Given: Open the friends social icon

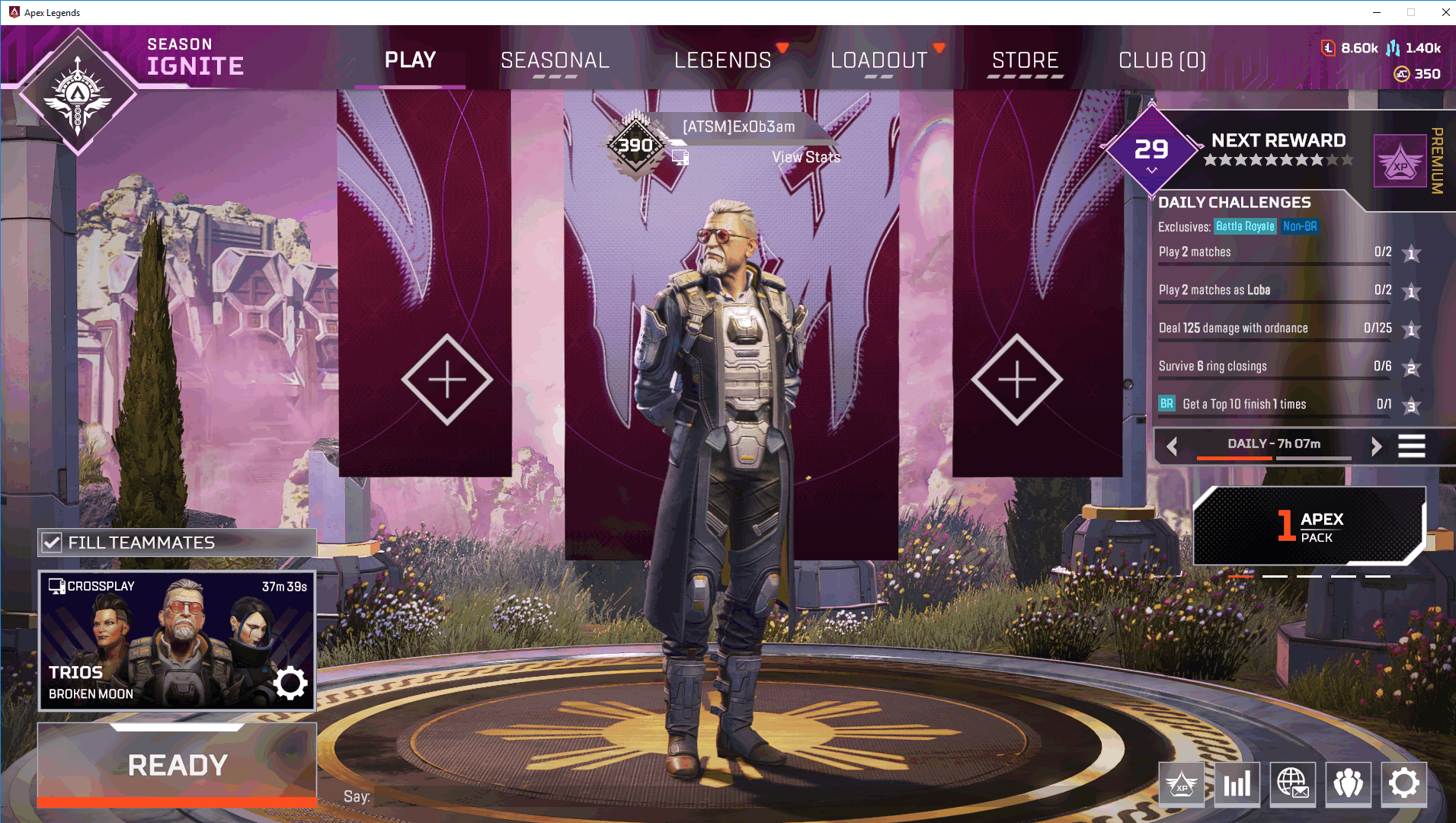Looking at the screenshot, I should pos(1349,784).
